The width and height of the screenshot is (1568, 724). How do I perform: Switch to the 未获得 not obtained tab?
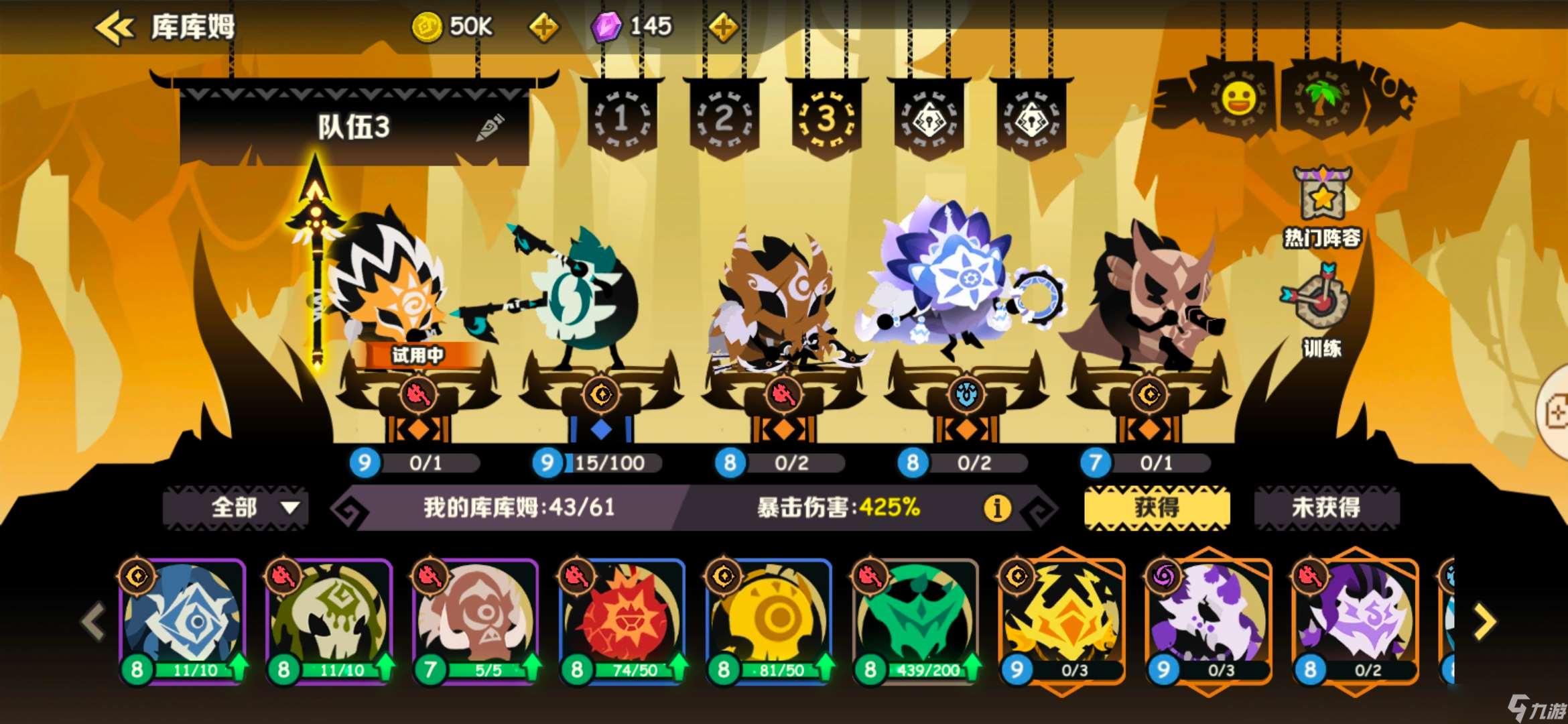click(x=1326, y=507)
